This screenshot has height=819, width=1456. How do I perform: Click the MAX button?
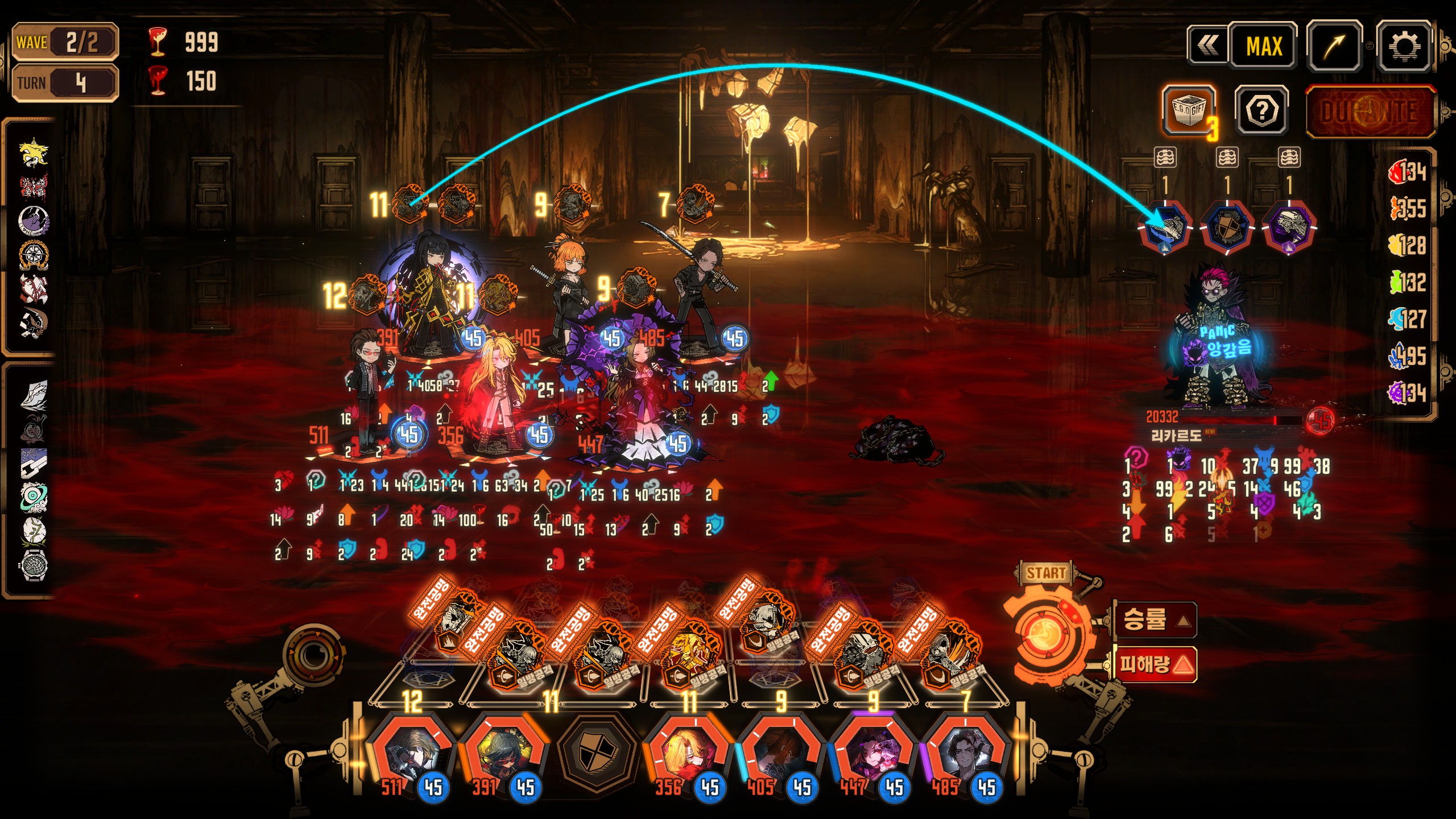coord(1263,46)
